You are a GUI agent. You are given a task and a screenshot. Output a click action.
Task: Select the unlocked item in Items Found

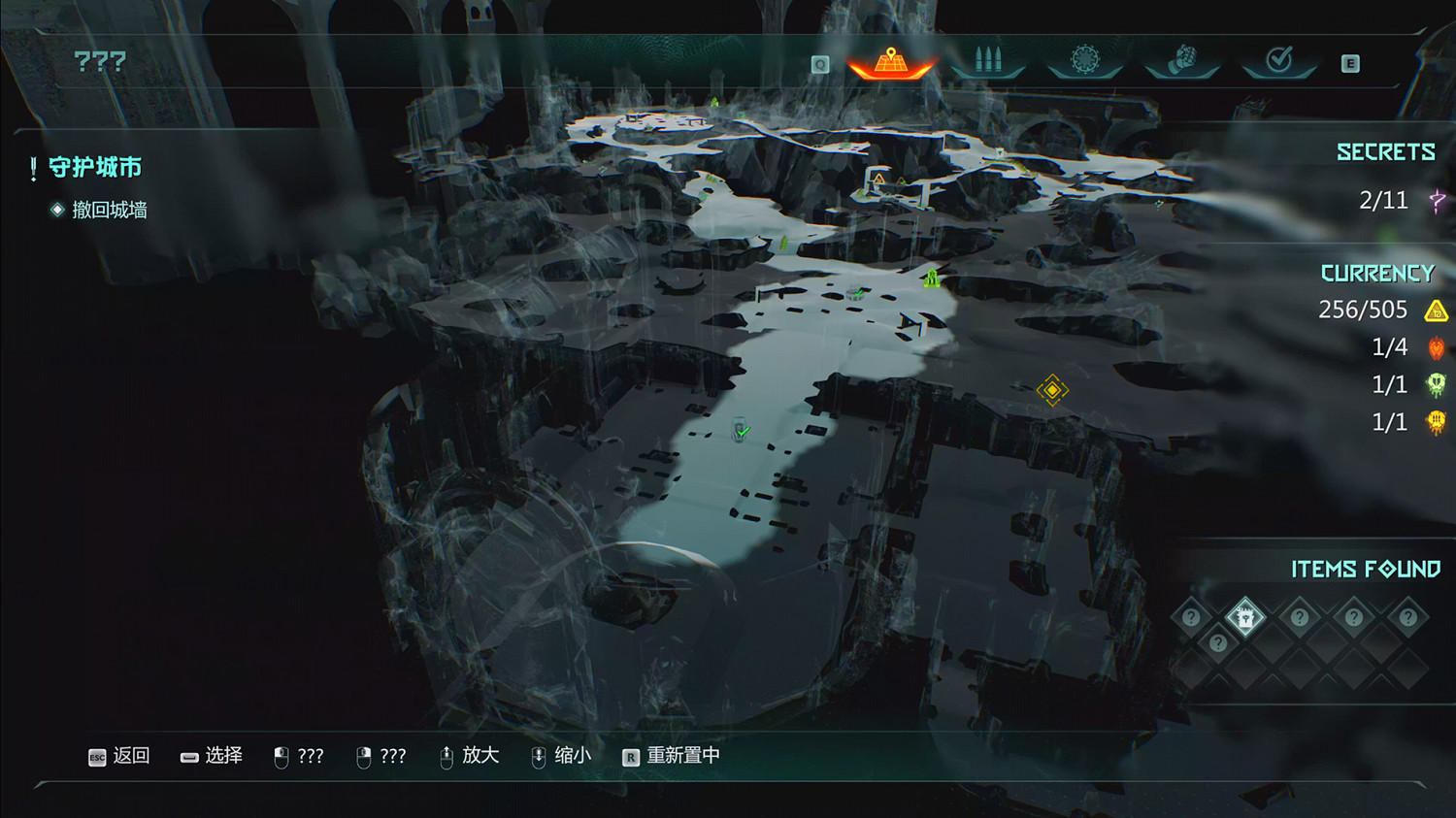point(1246,615)
